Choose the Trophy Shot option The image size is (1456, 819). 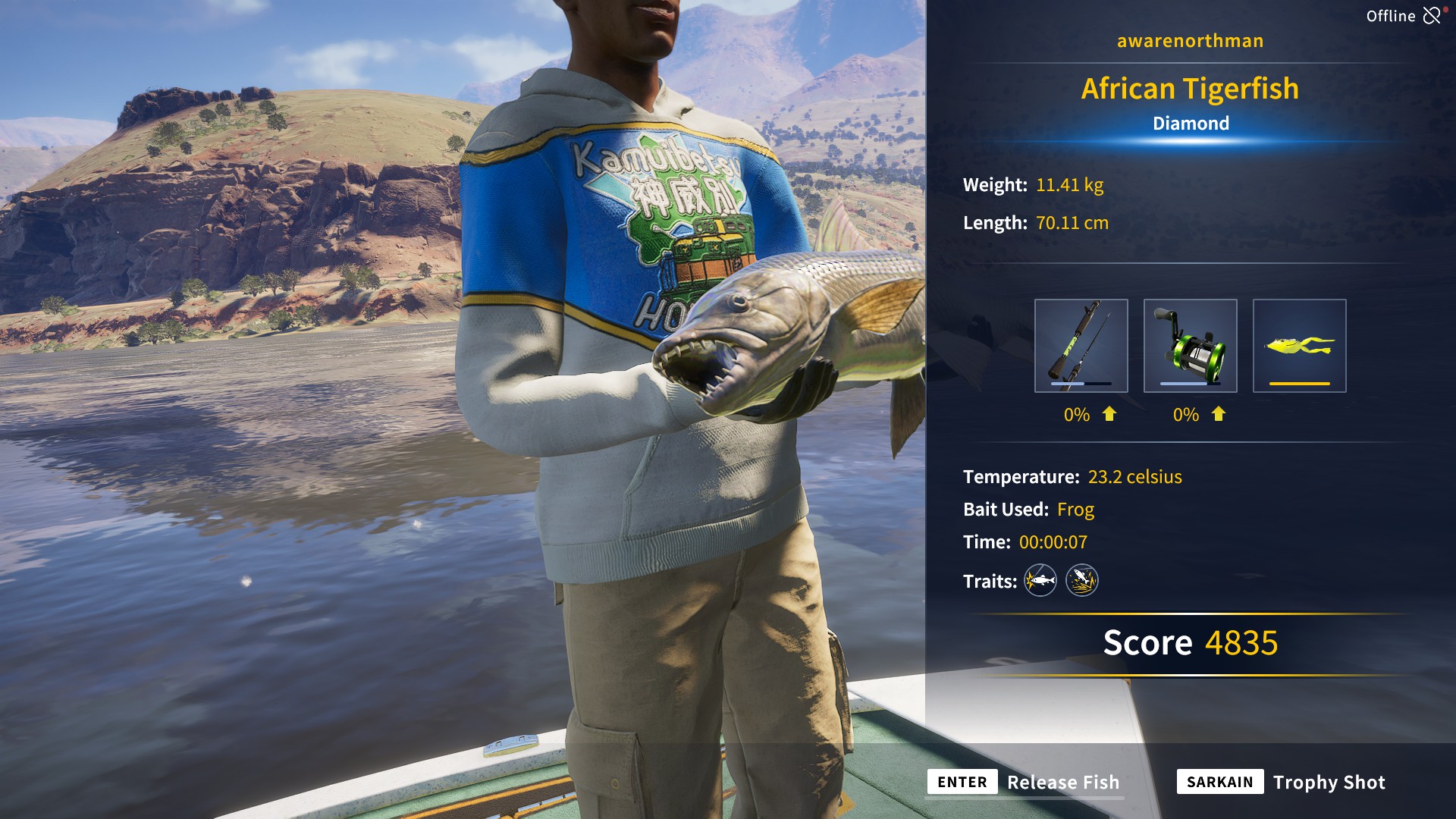[x=1328, y=782]
